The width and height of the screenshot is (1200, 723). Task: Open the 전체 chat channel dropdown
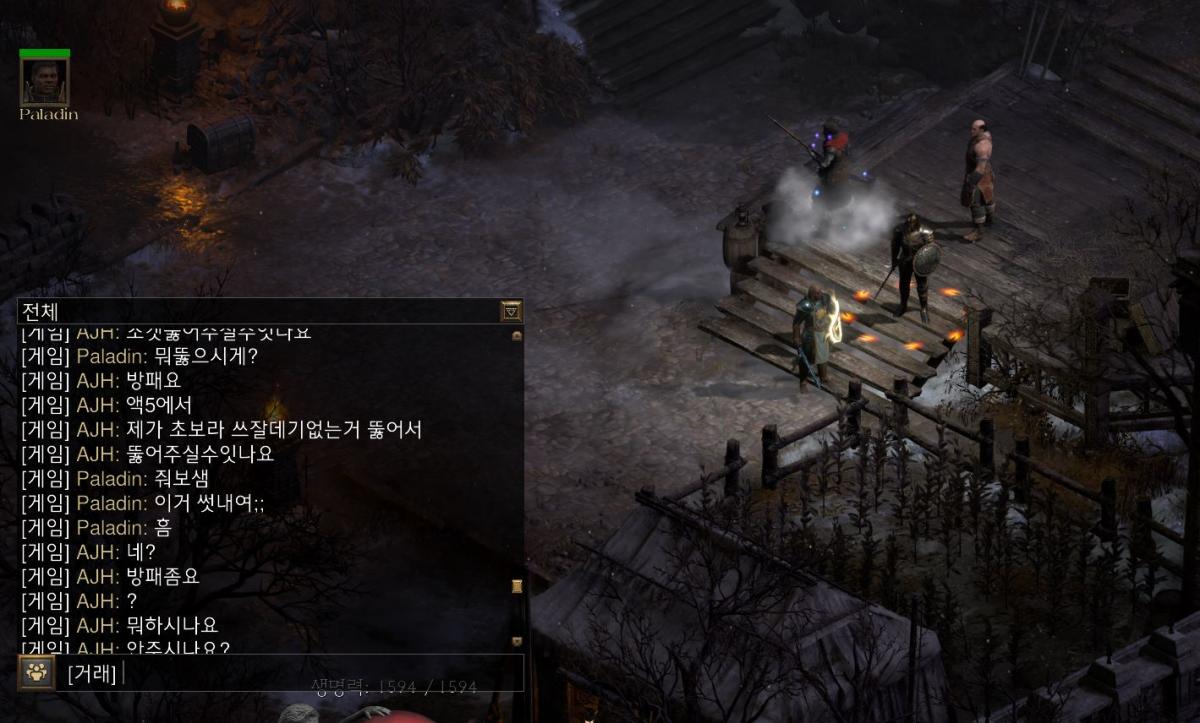pos(511,311)
